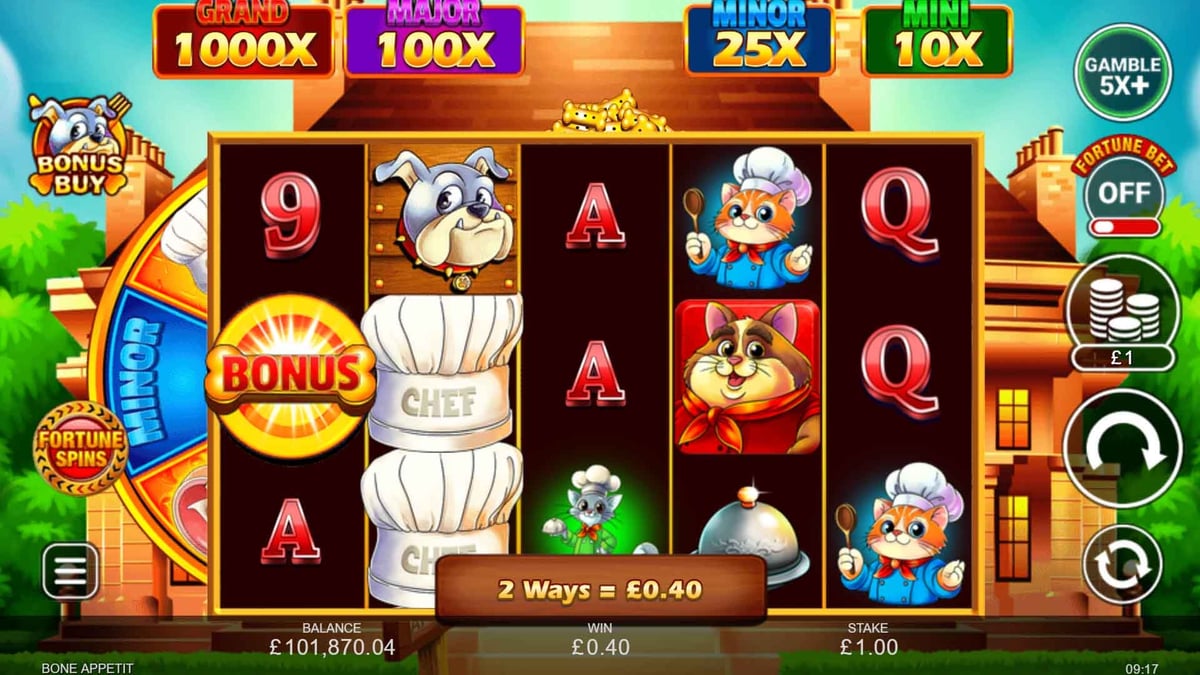Screen dimensions: 1200x675
Task: Open the Bonus Buy feature
Action: (x=78, y=147)
